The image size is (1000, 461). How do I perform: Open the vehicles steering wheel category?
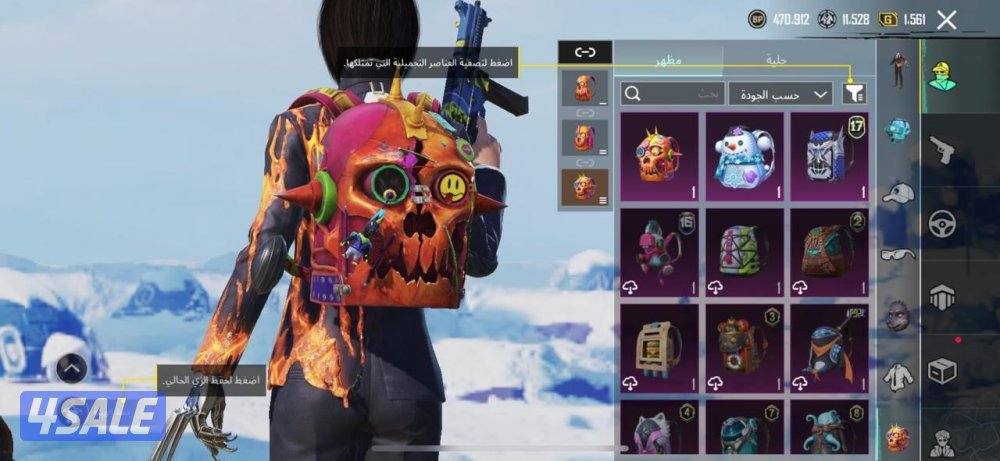point(942,222)
